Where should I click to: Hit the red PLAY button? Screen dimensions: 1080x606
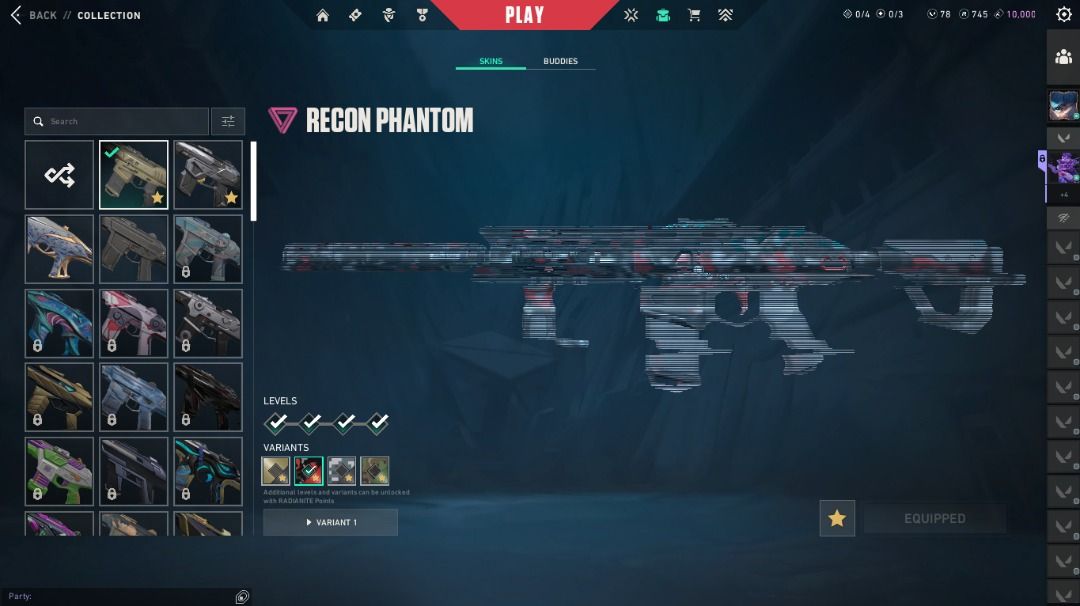click(524, 15)
